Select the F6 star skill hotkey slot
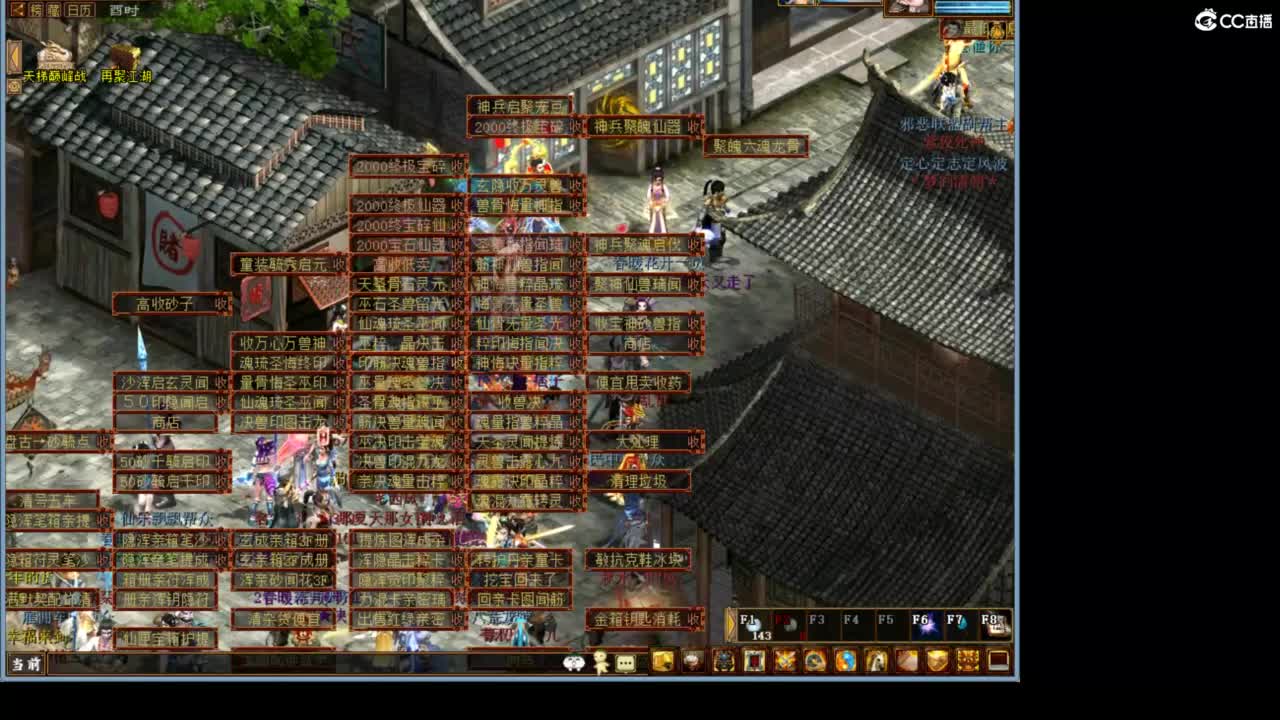The width and height of the screenshot is (1280, 720). point(927,625)
